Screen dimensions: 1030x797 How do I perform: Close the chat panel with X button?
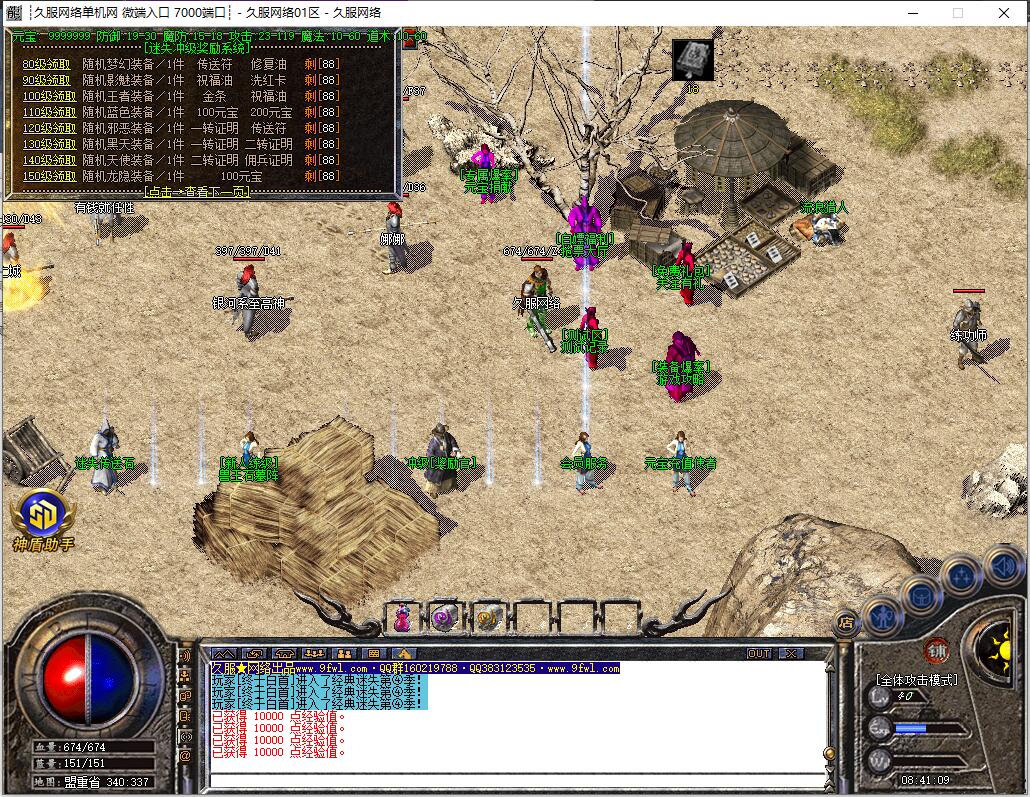click(x=790, y=653)
